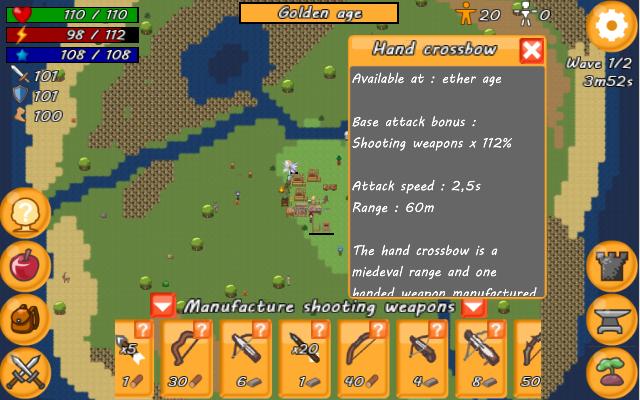Screen dimensions: 640x400
Task: Open the castle tower building menu
Action: point(612,266)
